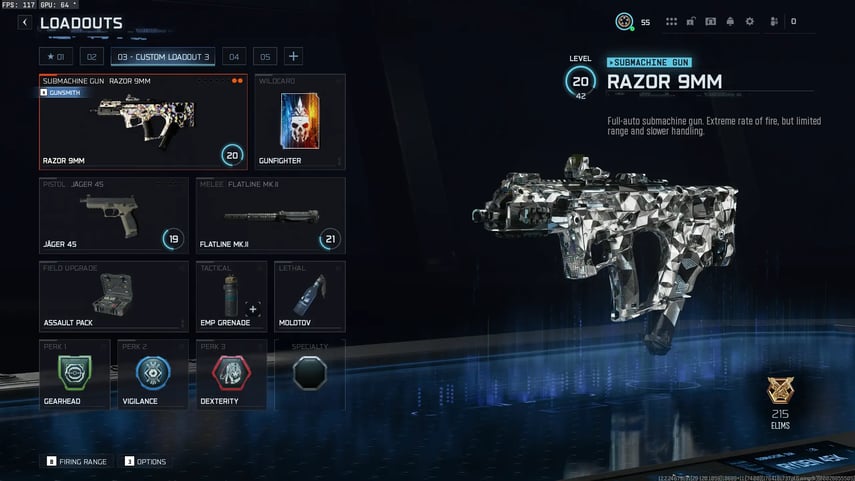
Task: Open the Gunfighter wildcard slot
Action: pyautogui.click(x=299, y=122)
